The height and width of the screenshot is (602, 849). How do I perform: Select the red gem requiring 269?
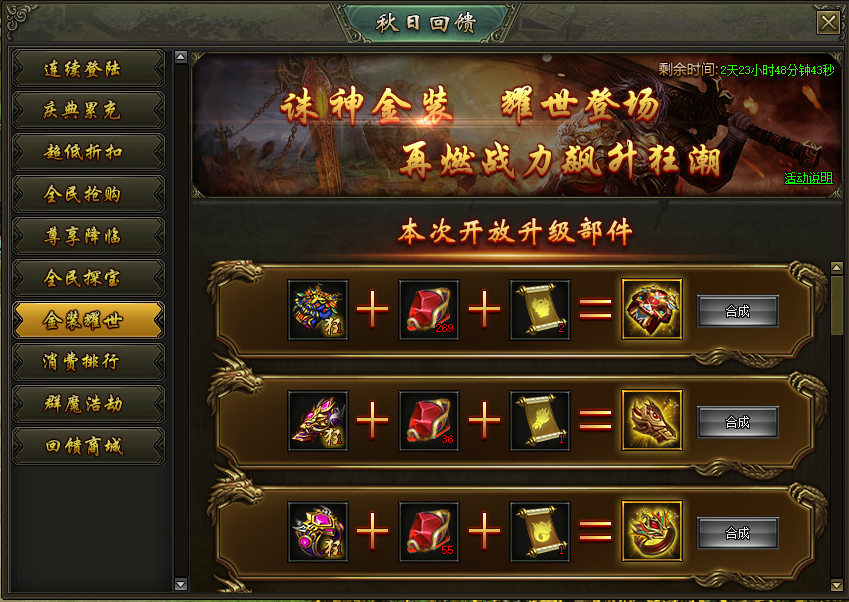[x=429, y=310]
